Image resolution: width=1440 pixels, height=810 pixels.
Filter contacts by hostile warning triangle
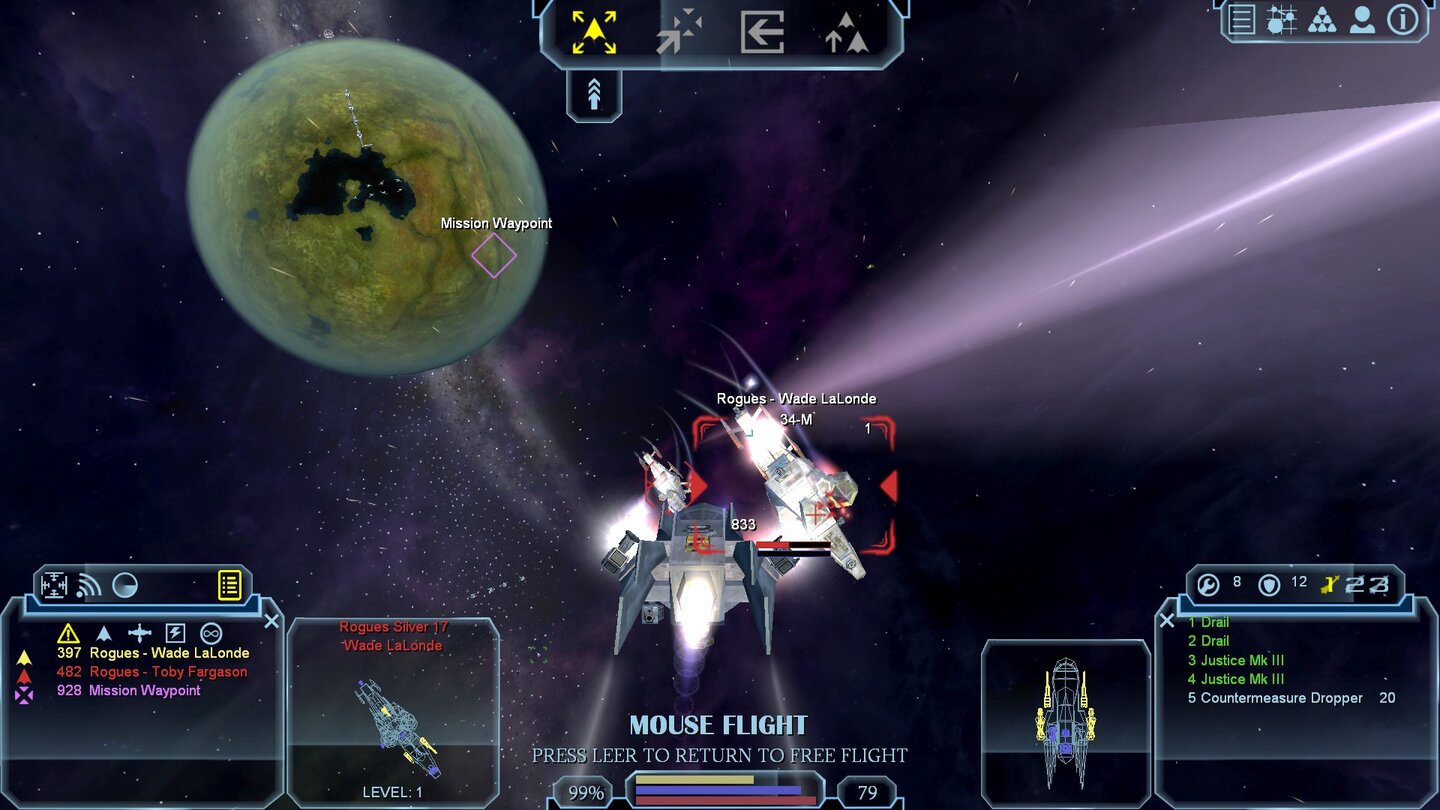(68, 633)
